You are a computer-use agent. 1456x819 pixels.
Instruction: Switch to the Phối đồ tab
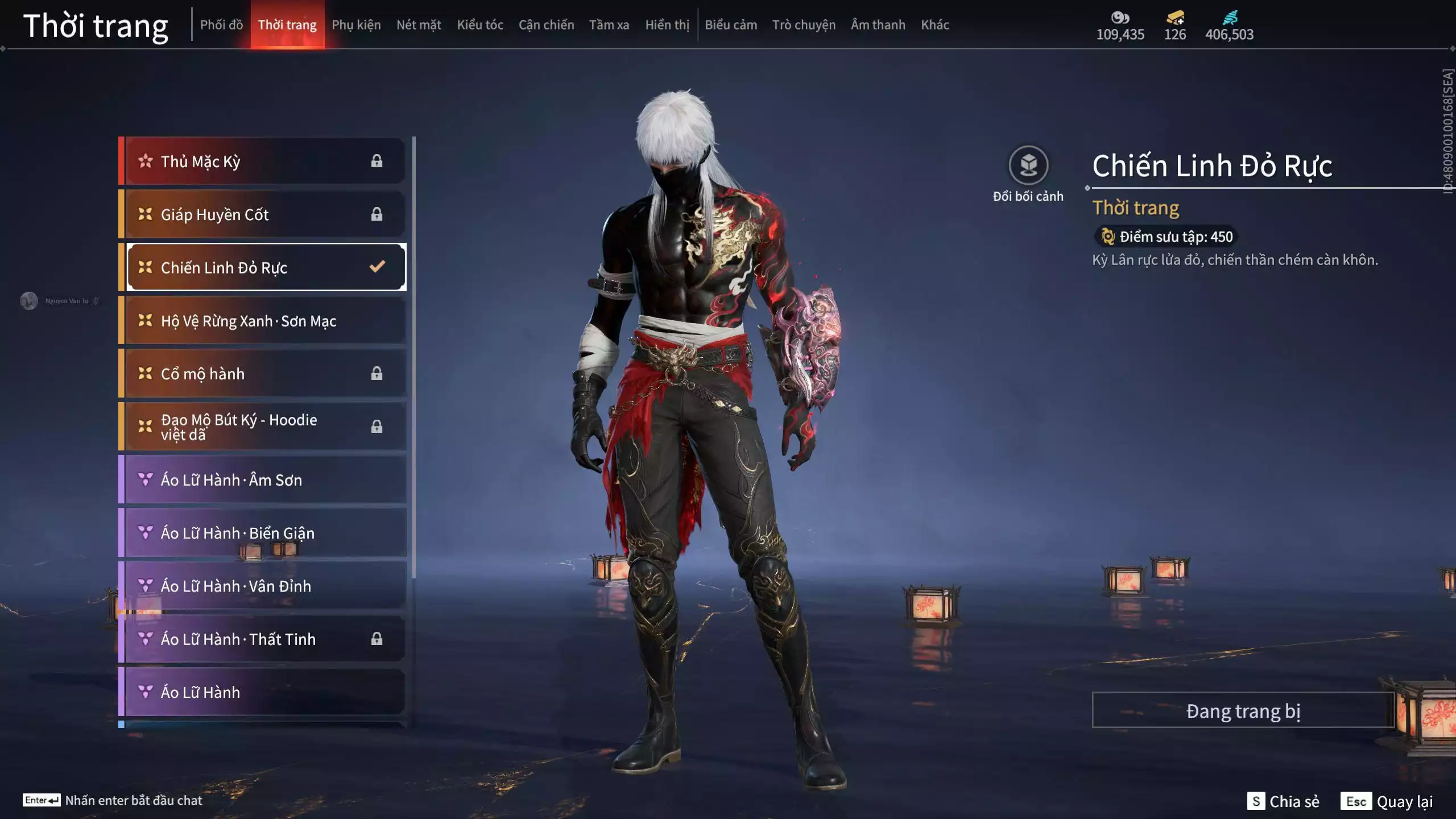pyautogui.click(x=221, y=25)
